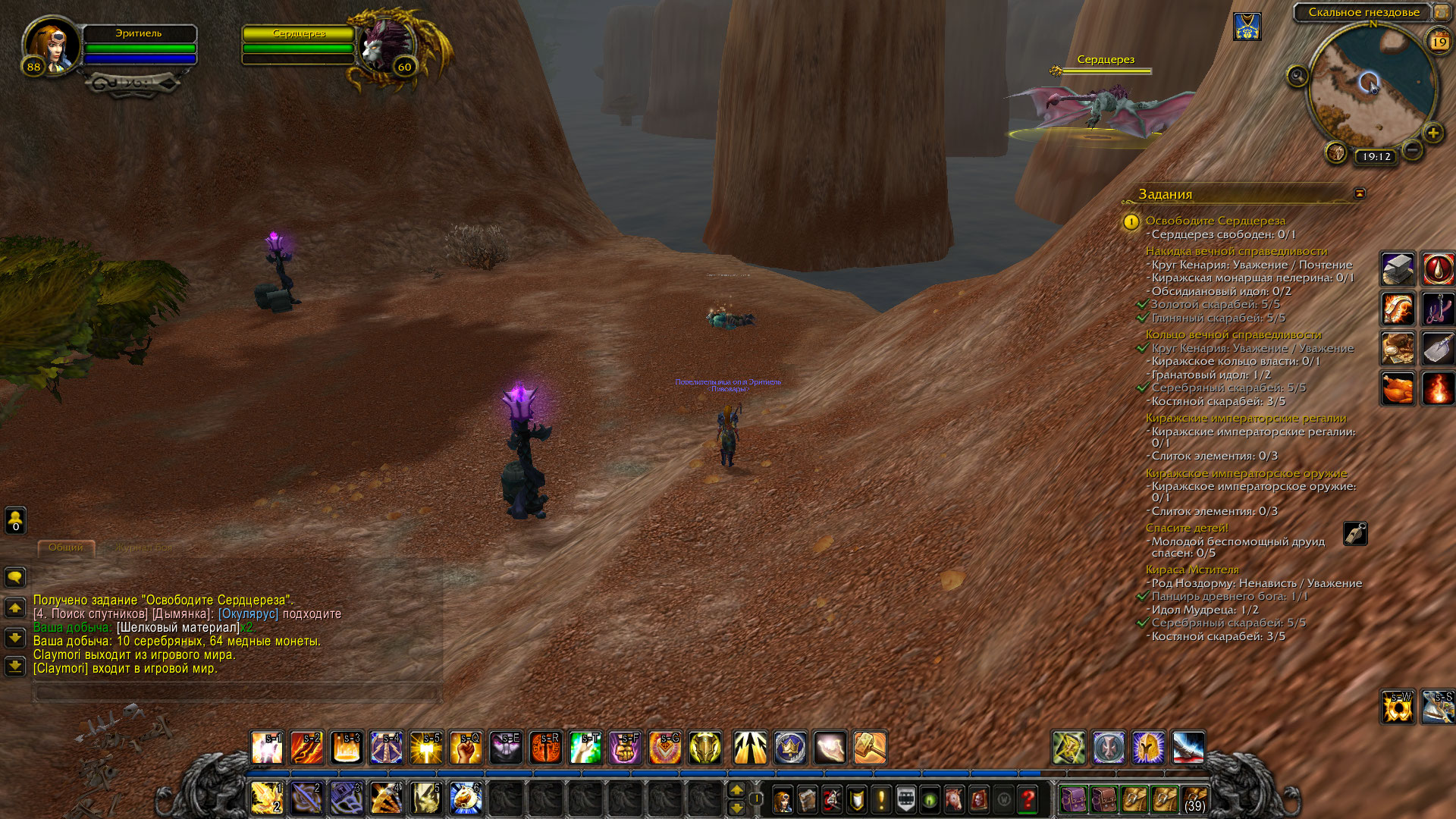Viewport: 1456px width, 819px height.
Task: Use the roast chicken cooking icon
Action: click(x=1397, y=389)
